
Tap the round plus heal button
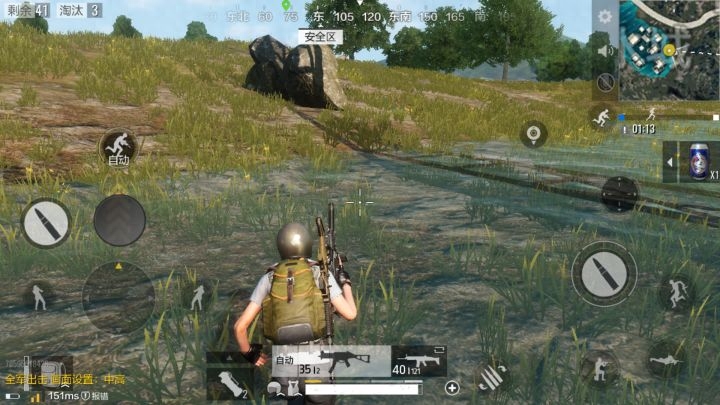tap(452, 387)
